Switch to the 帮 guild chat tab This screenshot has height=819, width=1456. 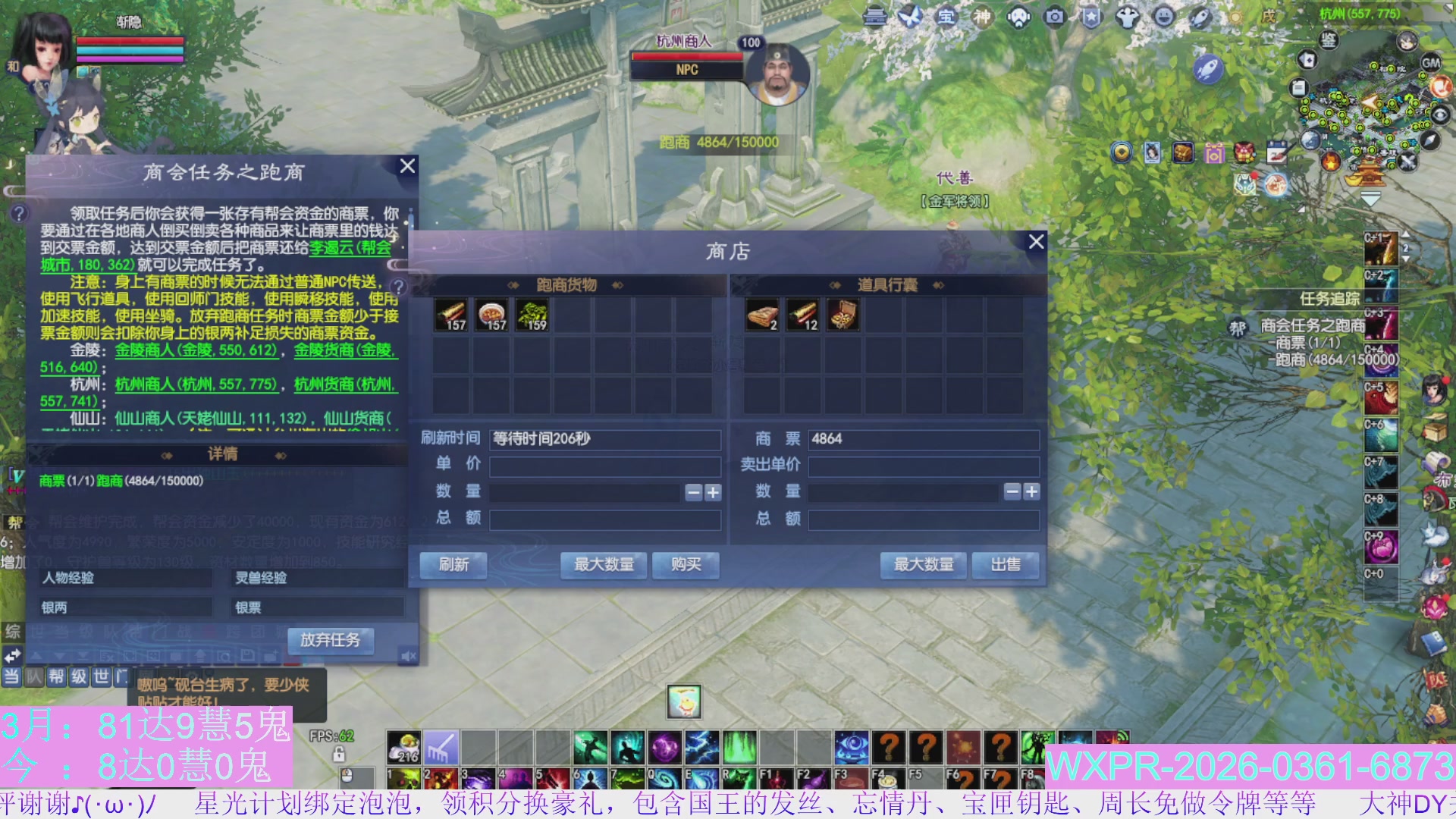pyautogui.click(x=58, y=677)
